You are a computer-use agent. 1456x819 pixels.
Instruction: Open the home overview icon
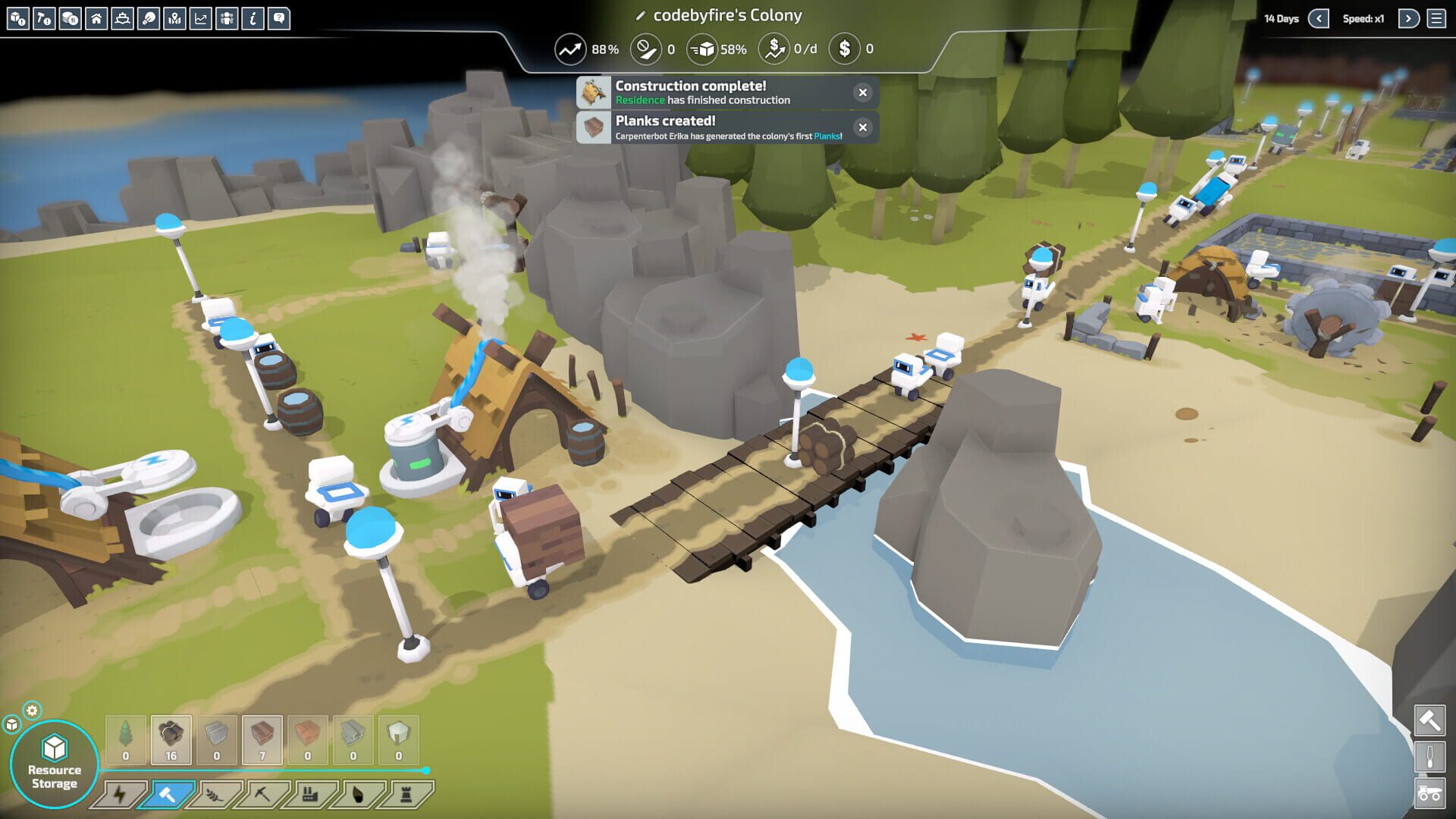[x=96, y=19]
